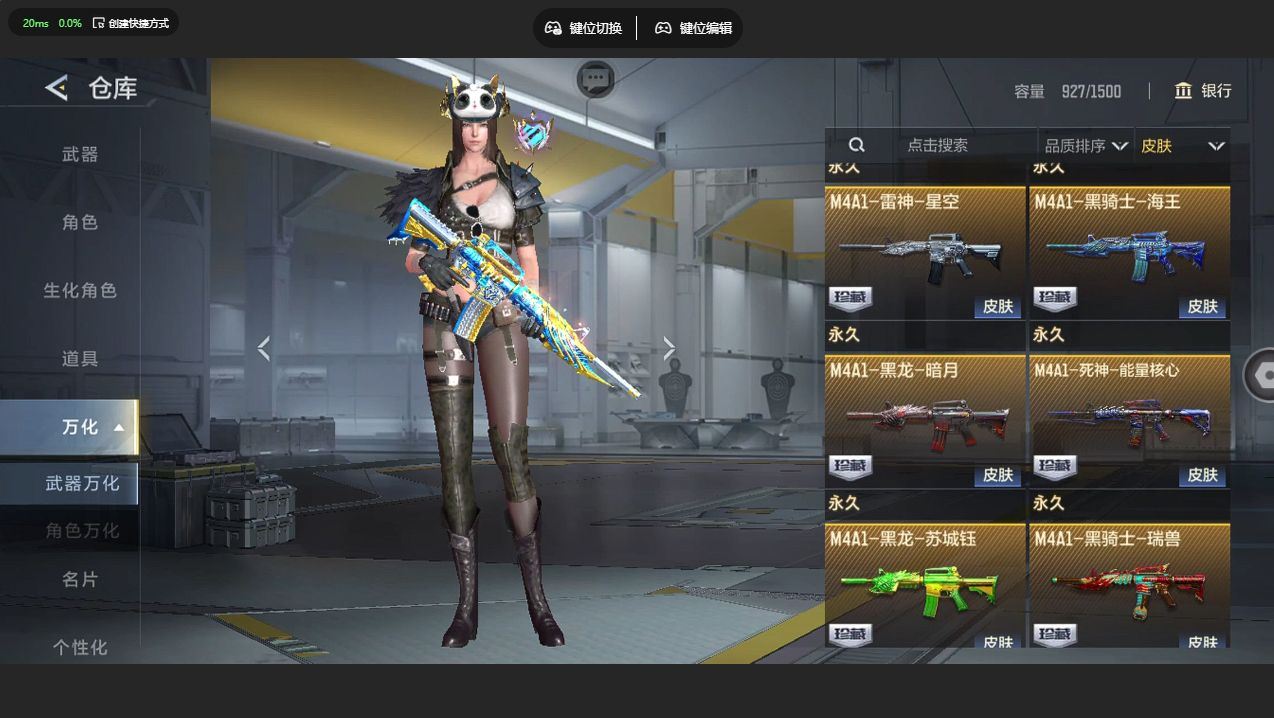The width and height of the screenshot is (1274, 718).
Task: Select the 生化角色 category tab
Action: (x=80, y=290)
